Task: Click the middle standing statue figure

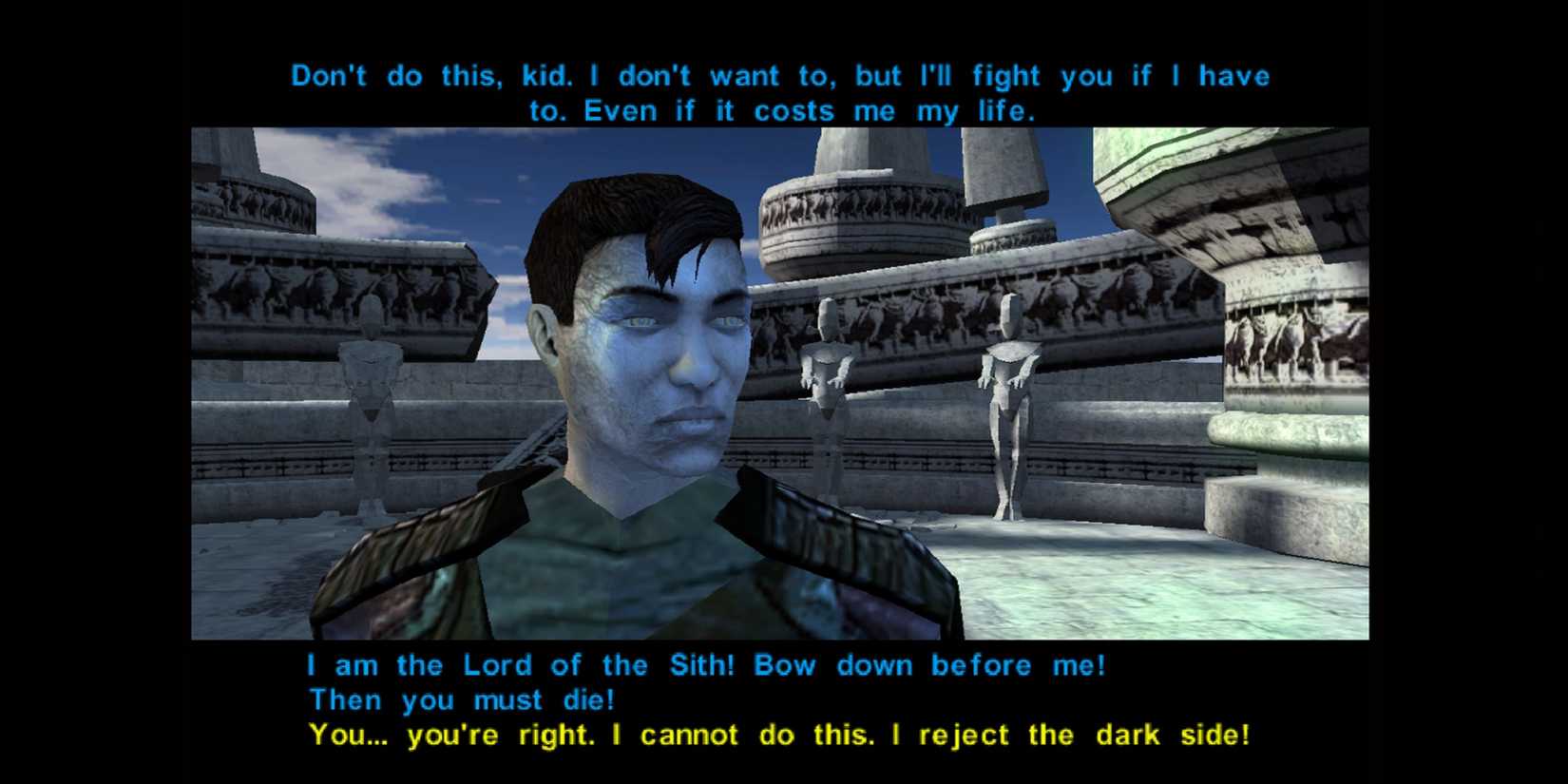Action: 825,380
